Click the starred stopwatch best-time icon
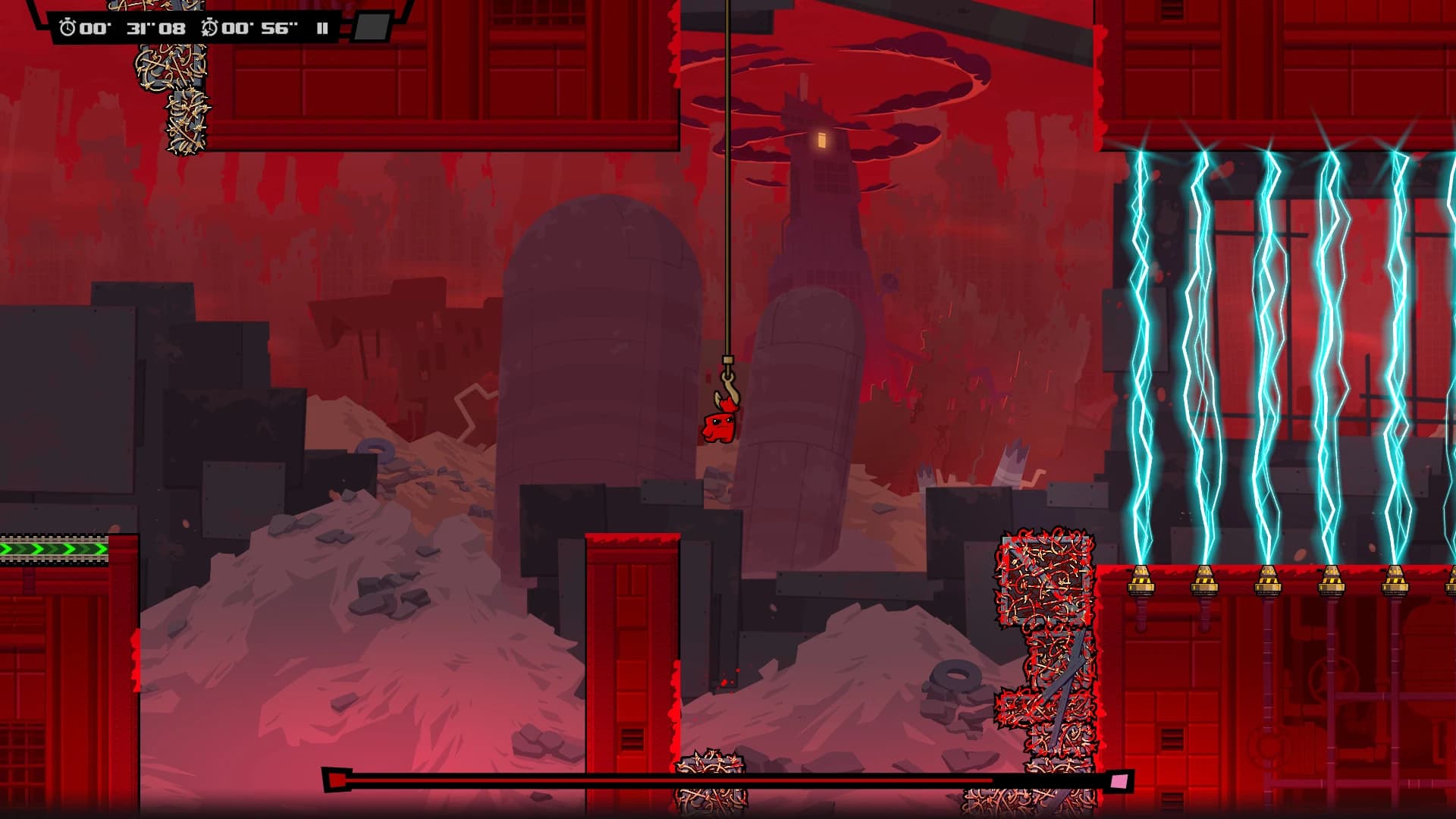1456x819 pixels. pyautogui.click(x=209, y=27)
